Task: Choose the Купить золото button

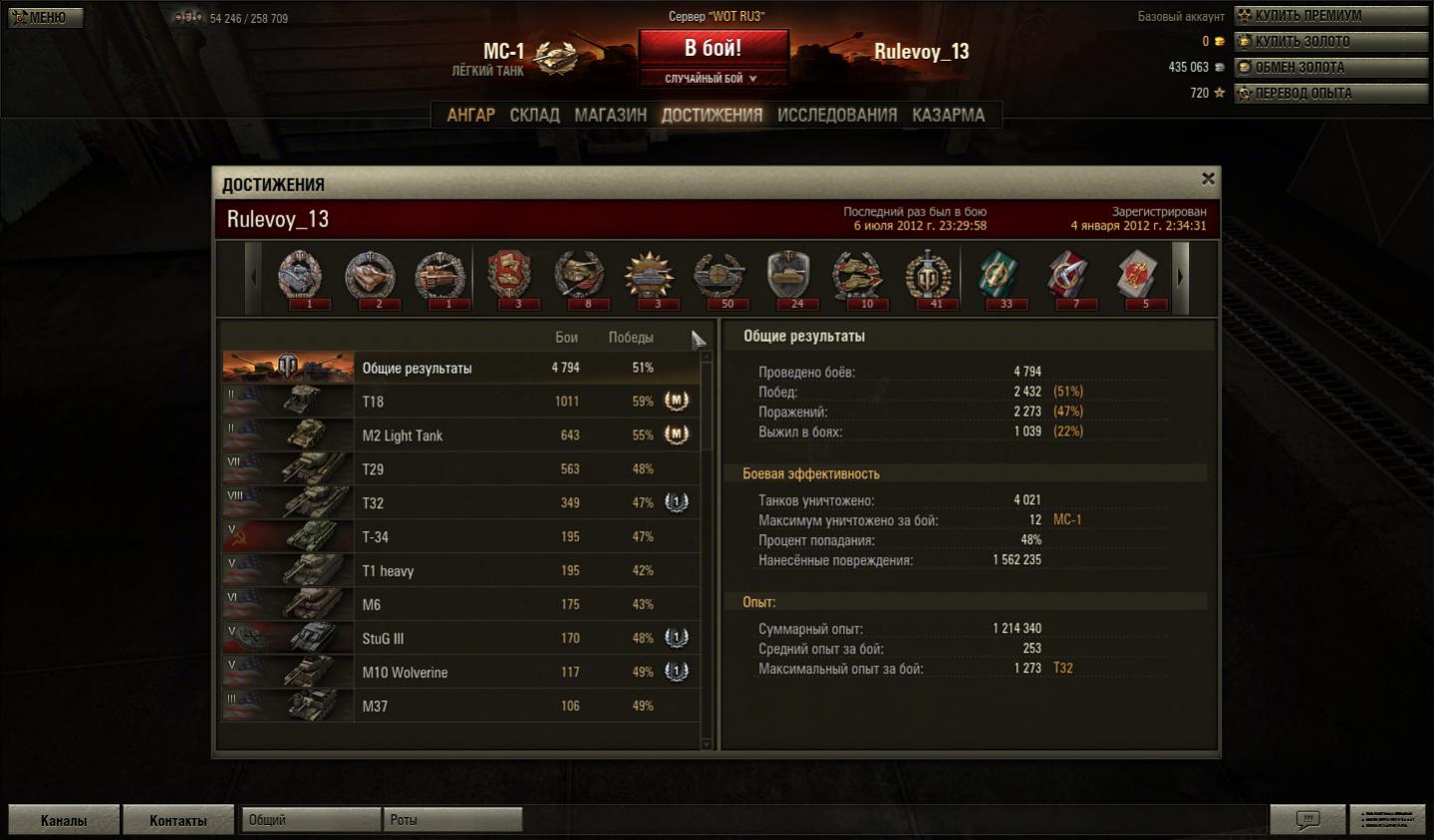Action: click(1330, 42)
